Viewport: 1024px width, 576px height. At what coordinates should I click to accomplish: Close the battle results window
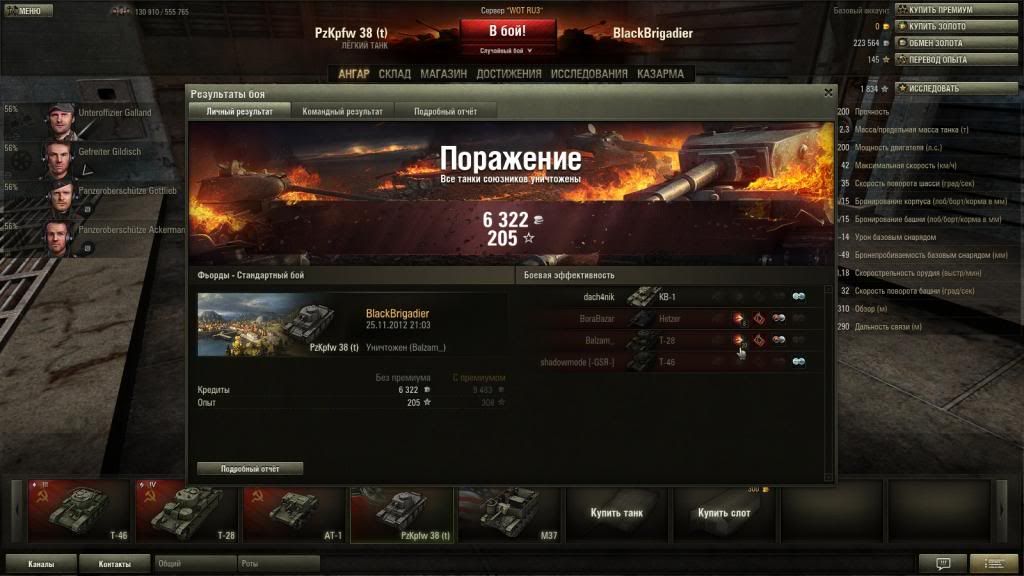point(828,92)
